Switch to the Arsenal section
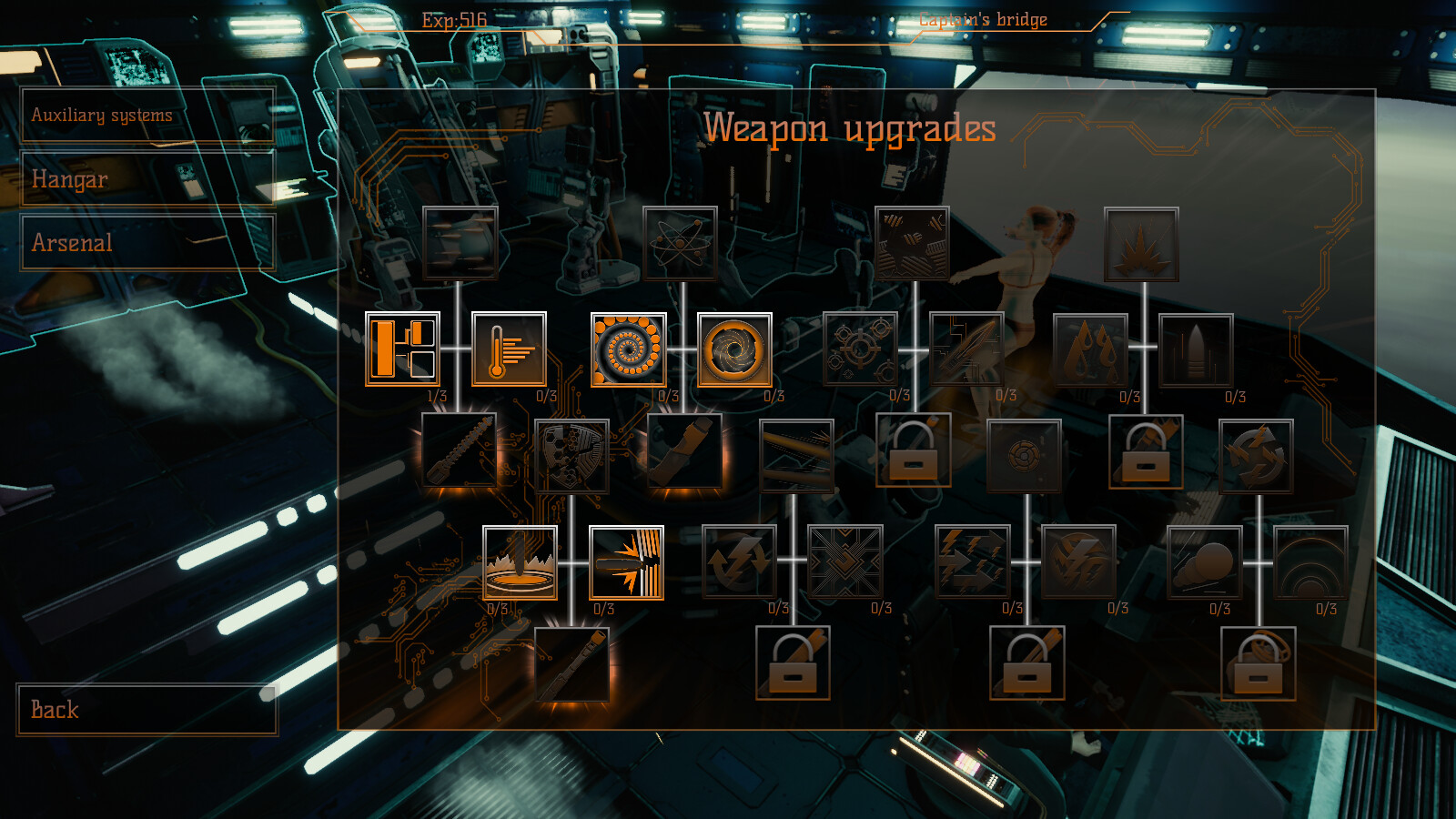Viewport: 1456px width, 819px height. (x=146, y=242)
